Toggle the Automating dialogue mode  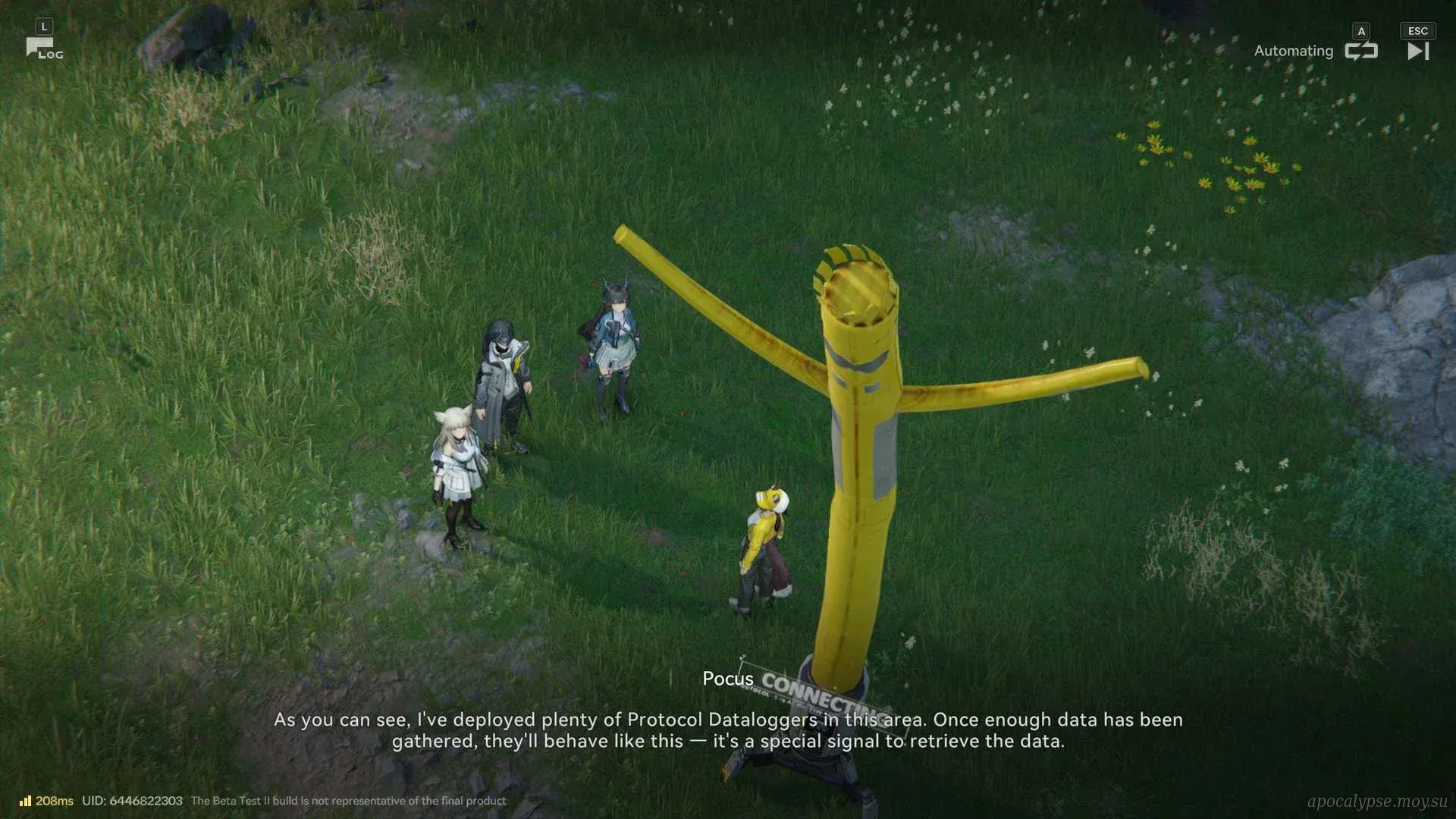tap(1360, 51)
